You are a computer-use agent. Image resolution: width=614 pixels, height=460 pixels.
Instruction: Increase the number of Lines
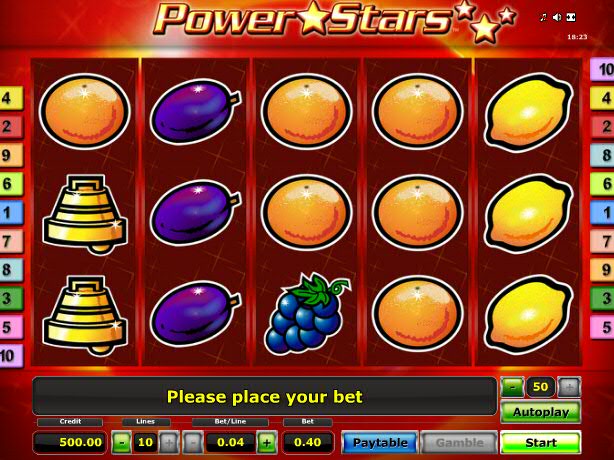click(x=168, y=442)
